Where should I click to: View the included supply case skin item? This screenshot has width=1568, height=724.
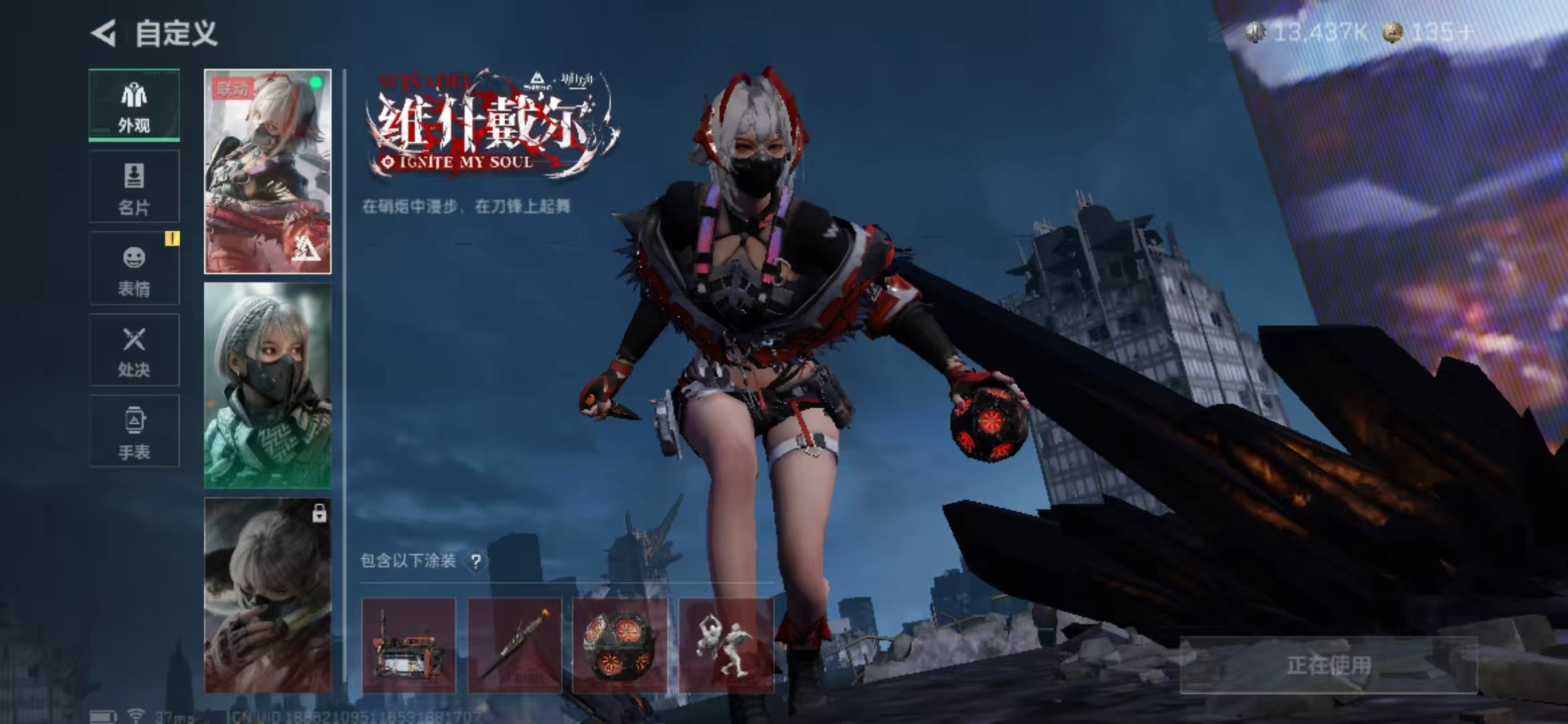click(x=408, y=646)
